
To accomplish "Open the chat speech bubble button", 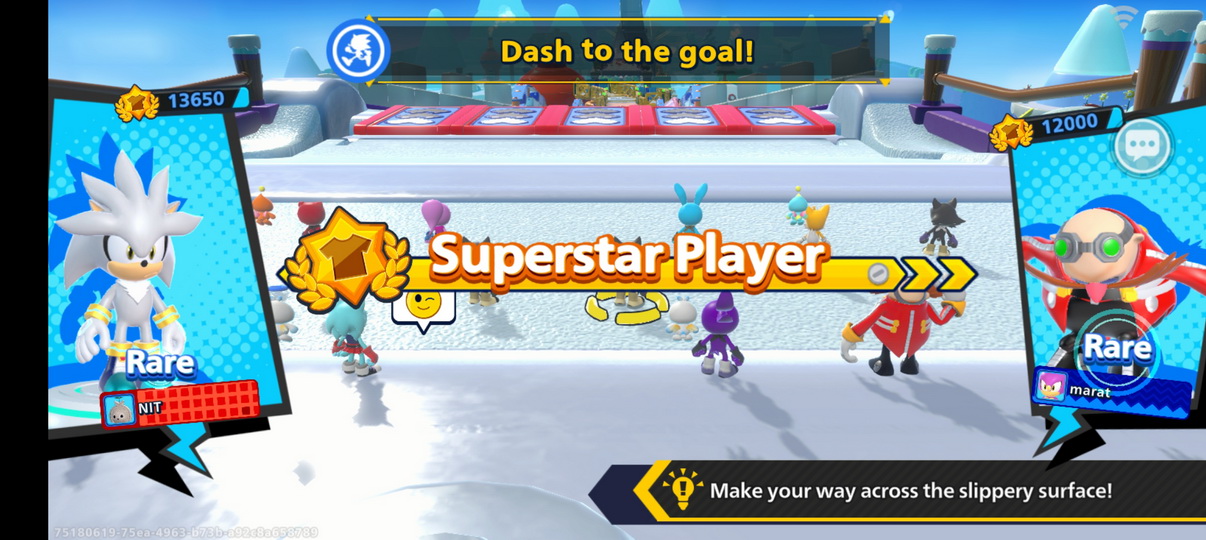I will (1141, 146).
